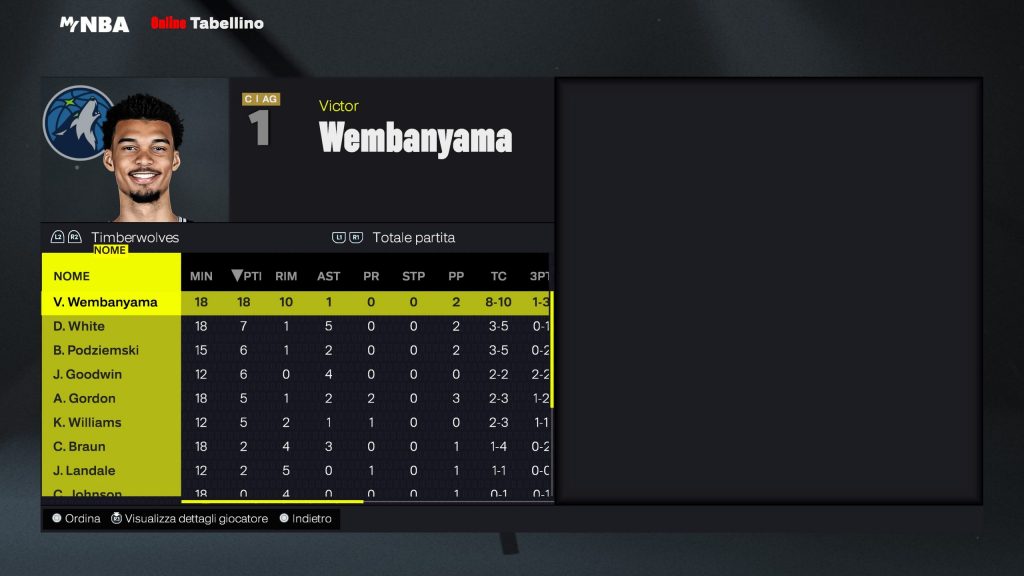Select D. White's row
The image size is (1024, 576).
tap(79, 326)
